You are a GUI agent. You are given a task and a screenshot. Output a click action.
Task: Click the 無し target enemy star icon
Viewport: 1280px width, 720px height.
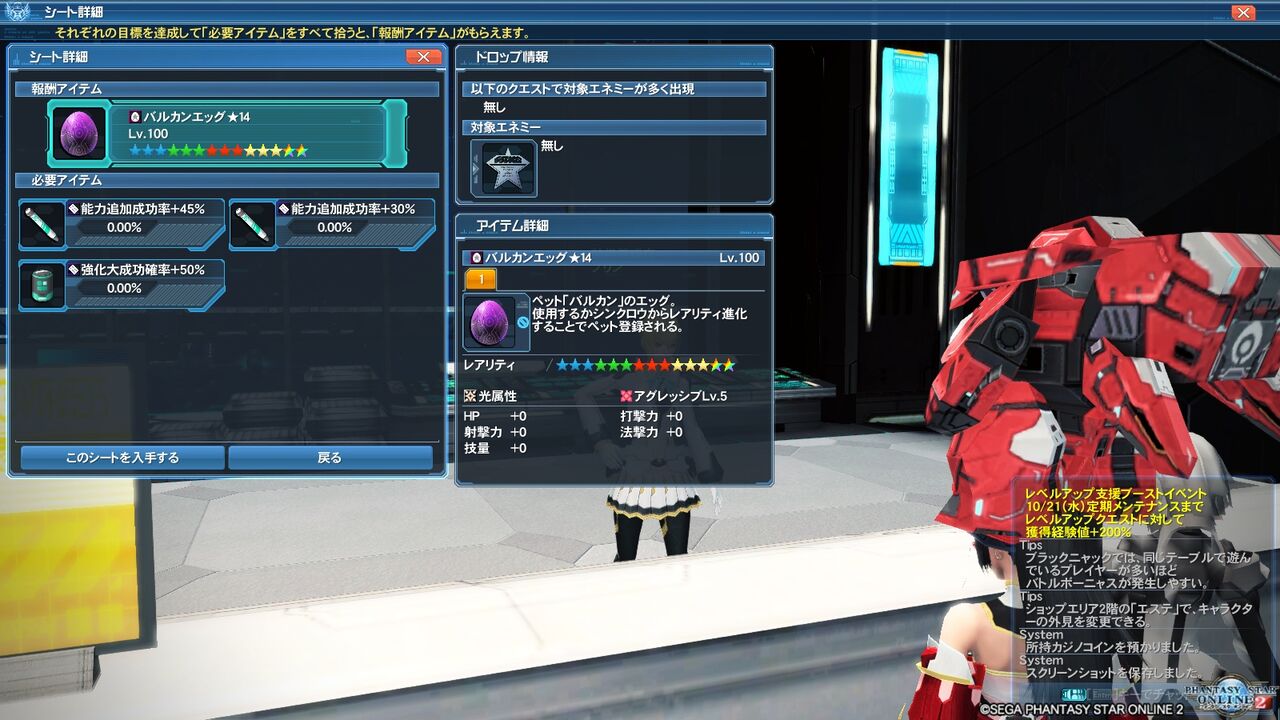point(510,166)
